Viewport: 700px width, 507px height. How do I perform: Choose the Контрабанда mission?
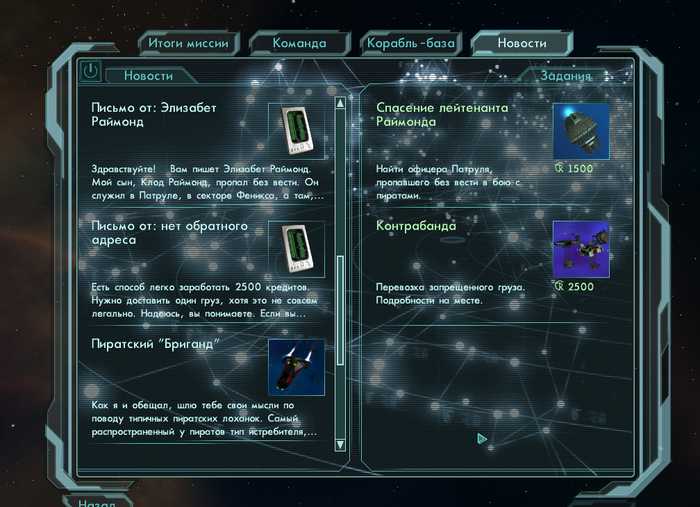tap(416, 226)
